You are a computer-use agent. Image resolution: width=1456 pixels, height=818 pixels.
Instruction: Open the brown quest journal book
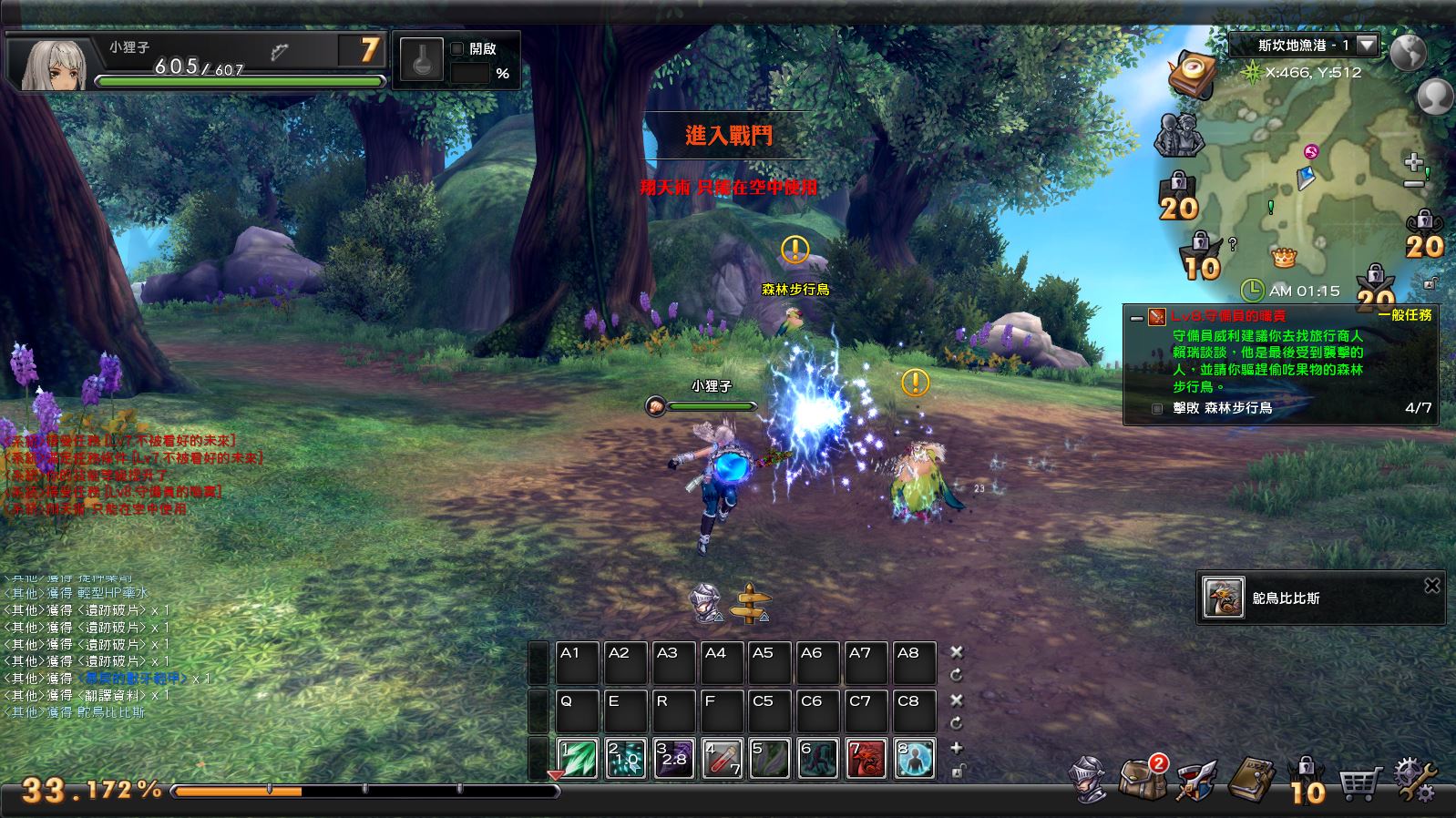click(1252, 780)
